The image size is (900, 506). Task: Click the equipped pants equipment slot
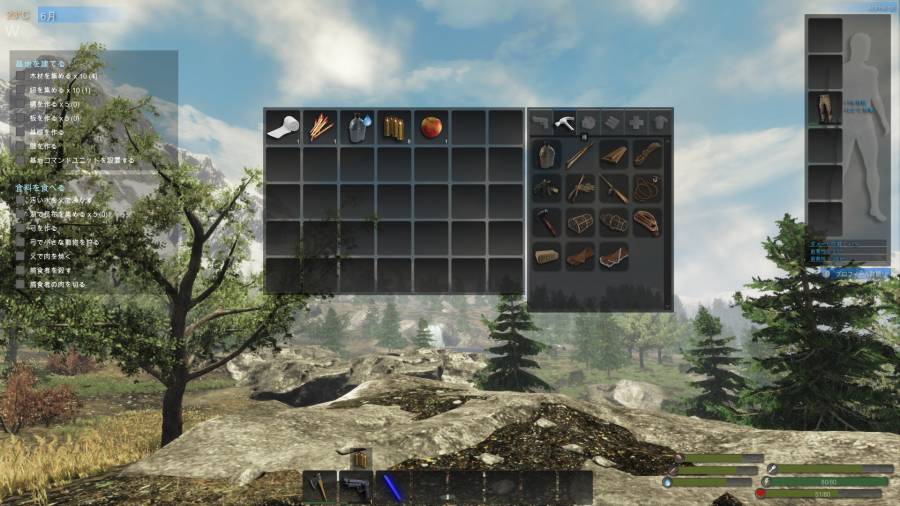pos(825,108)
